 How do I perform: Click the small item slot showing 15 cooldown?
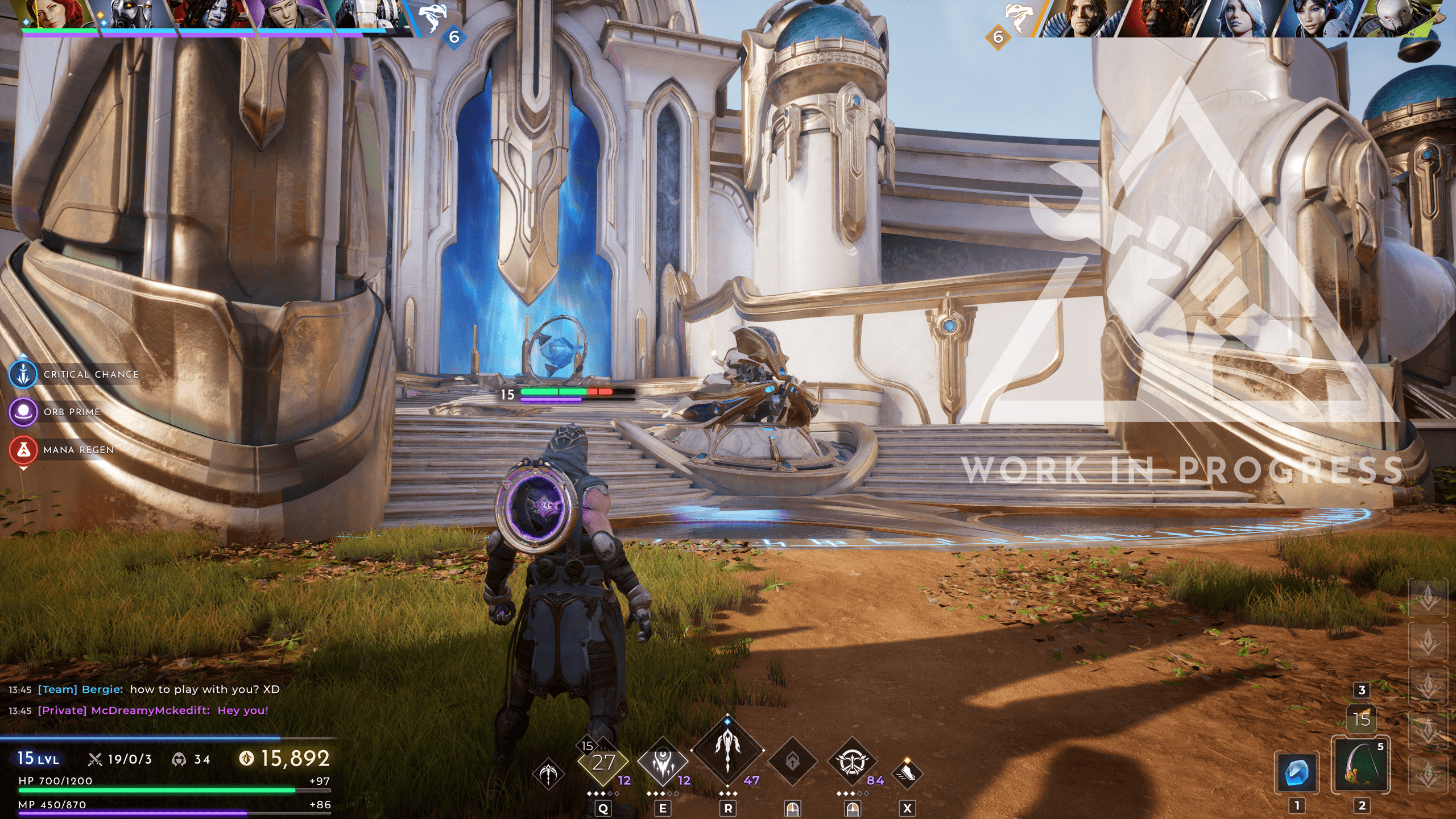pyautogui.click(x=1362, y=719)
